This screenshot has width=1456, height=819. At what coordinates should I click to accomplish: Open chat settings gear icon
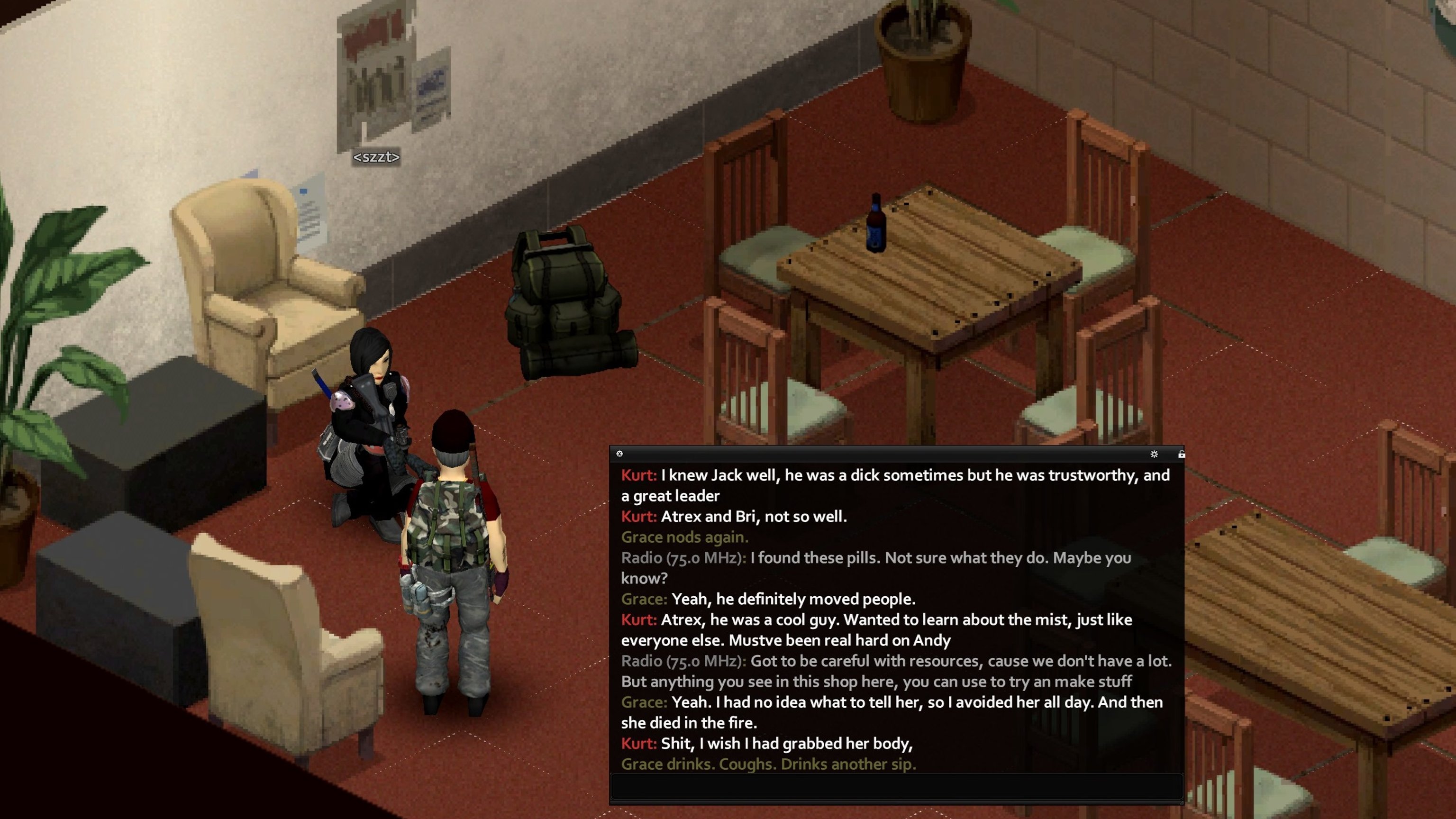tap(1154, 454)
